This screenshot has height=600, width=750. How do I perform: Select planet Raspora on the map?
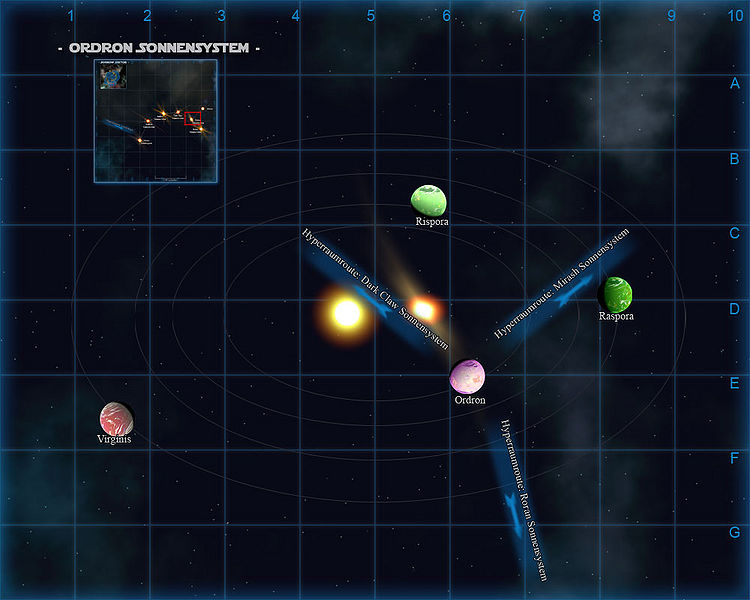coord(615,294)
